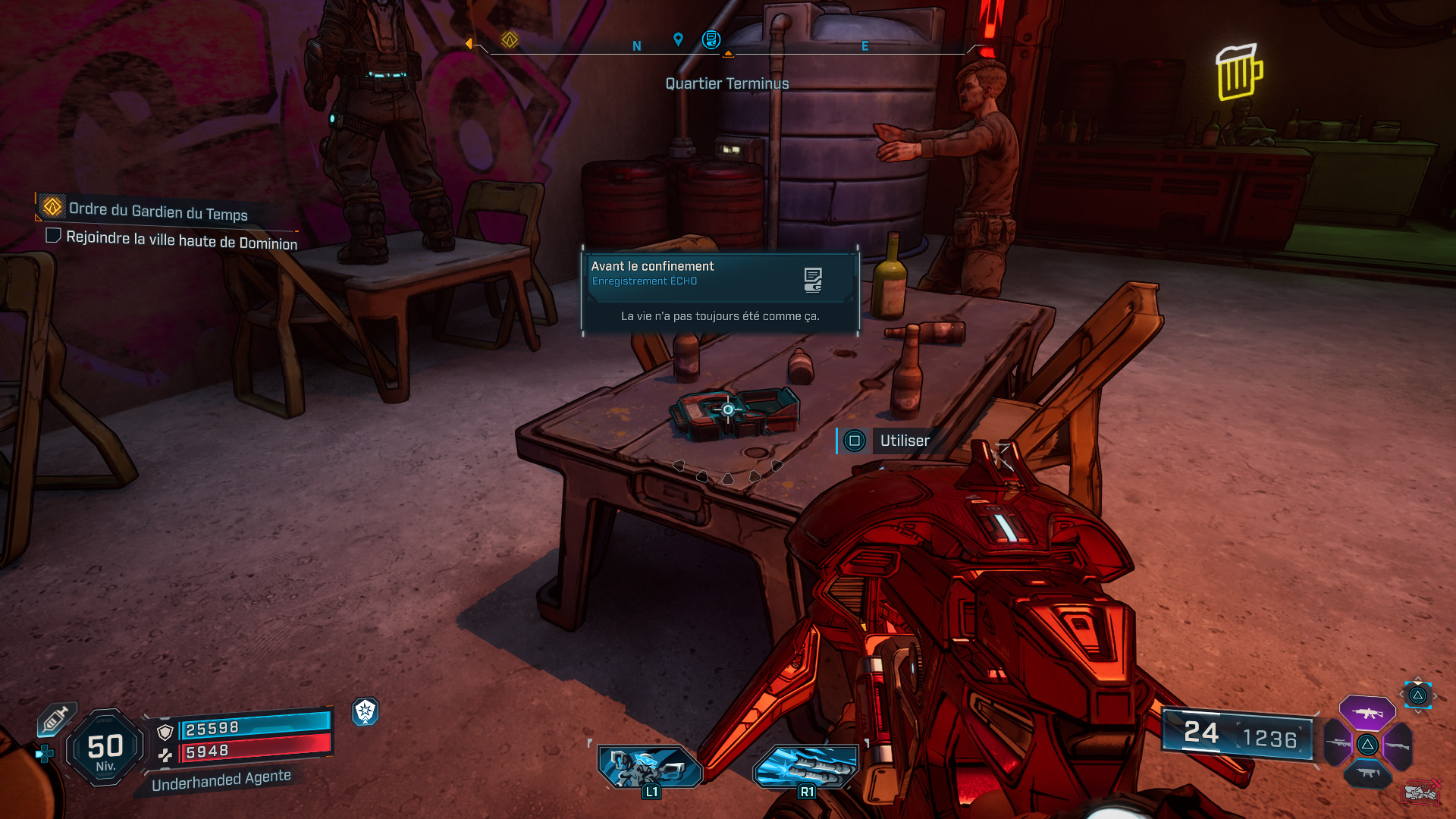Check off the "Rejoindre la ville haute de Dominion" objective
The height and width of the screenshot is (819, 1456).
pyautogui.click(x=53, y=235)
